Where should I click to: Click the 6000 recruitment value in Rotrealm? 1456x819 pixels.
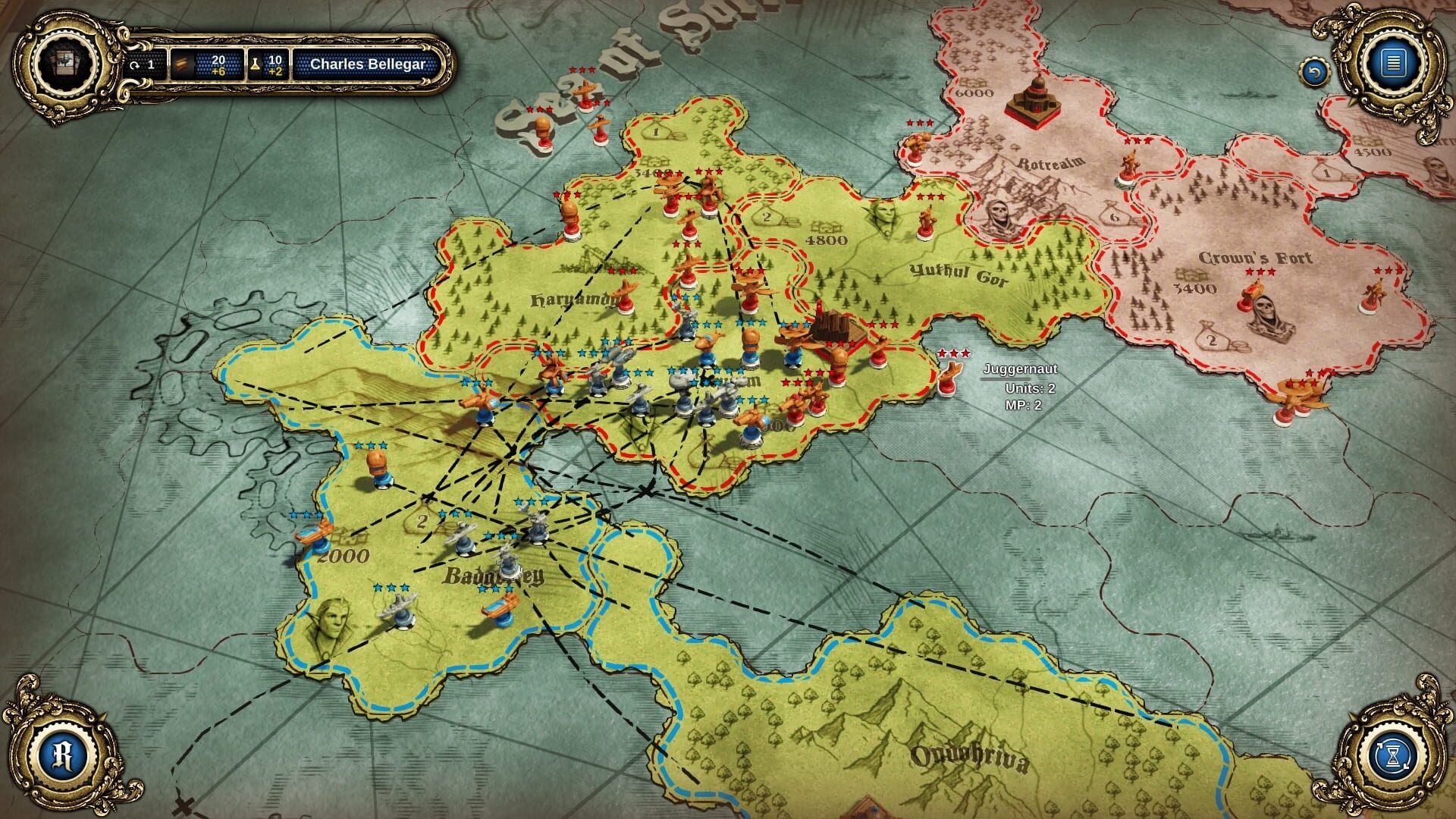tap(973, 95)
